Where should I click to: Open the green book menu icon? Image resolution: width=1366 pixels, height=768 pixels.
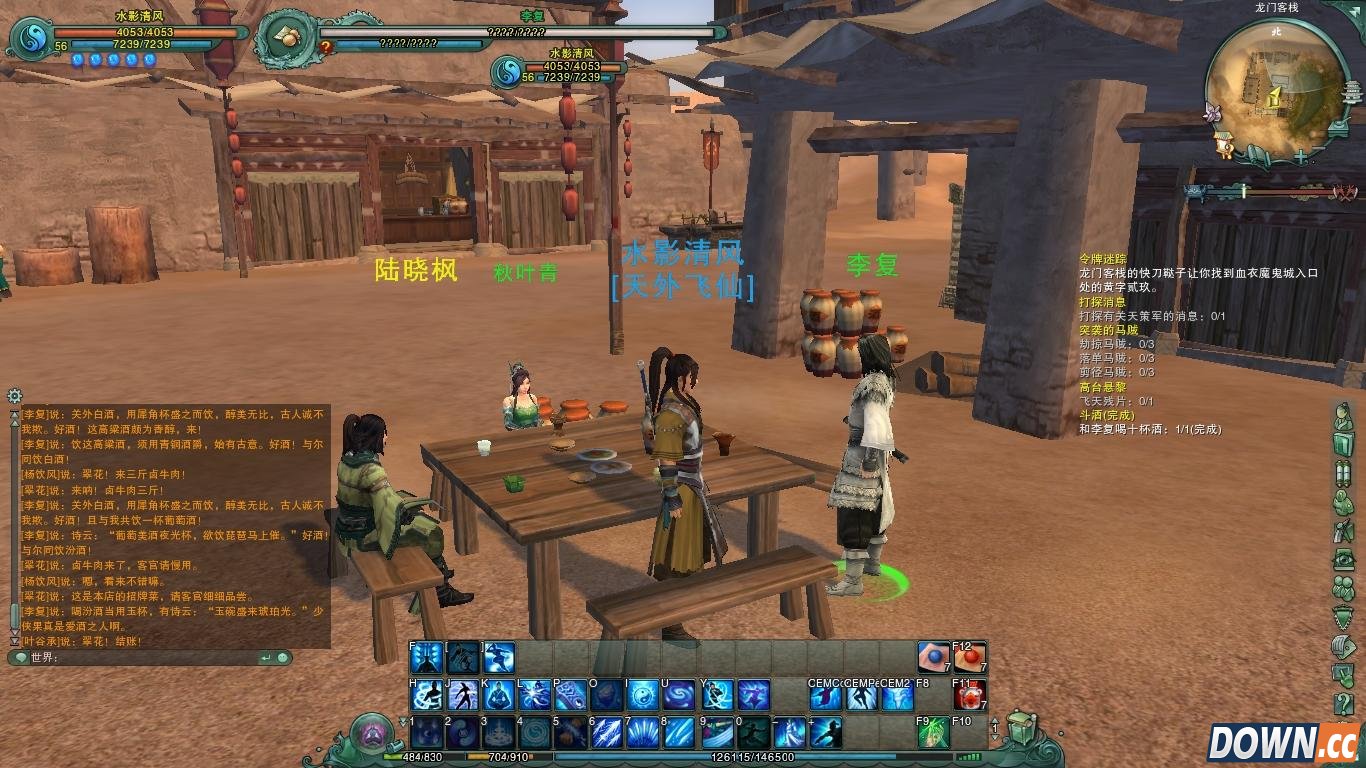[x=1343, y=444]
